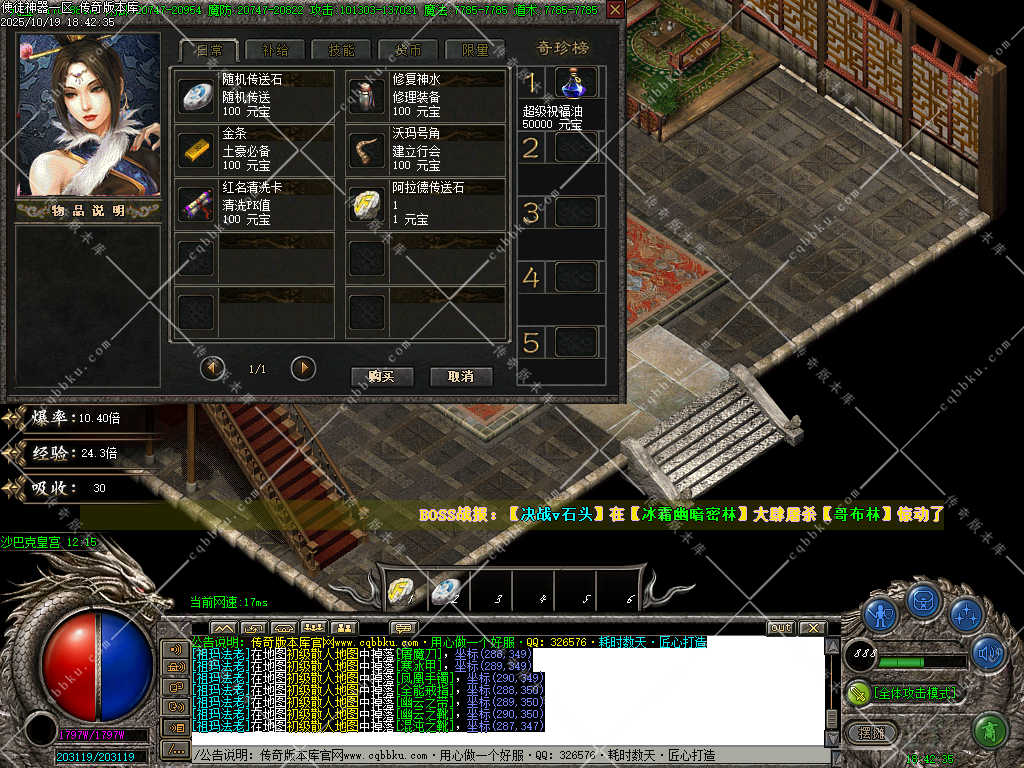
Task: Select the 修复神水 bottle item
Action: (x=366, y=96)
